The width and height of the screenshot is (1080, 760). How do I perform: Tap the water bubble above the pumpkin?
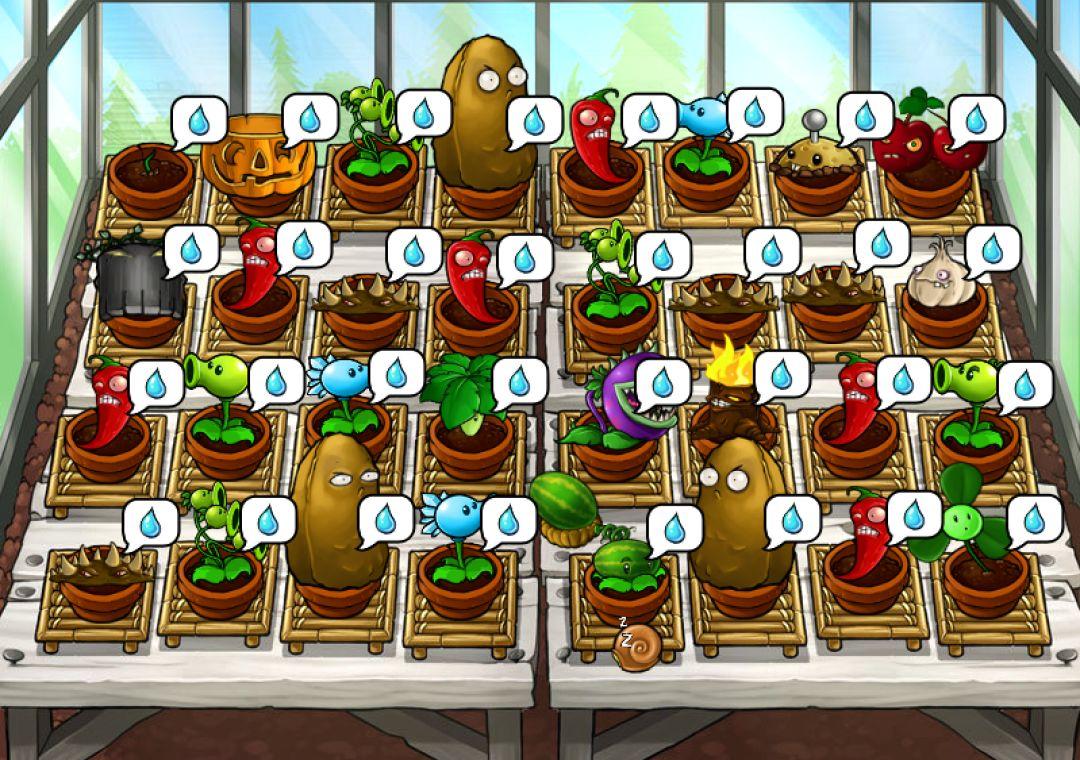(x=310, y=118)
